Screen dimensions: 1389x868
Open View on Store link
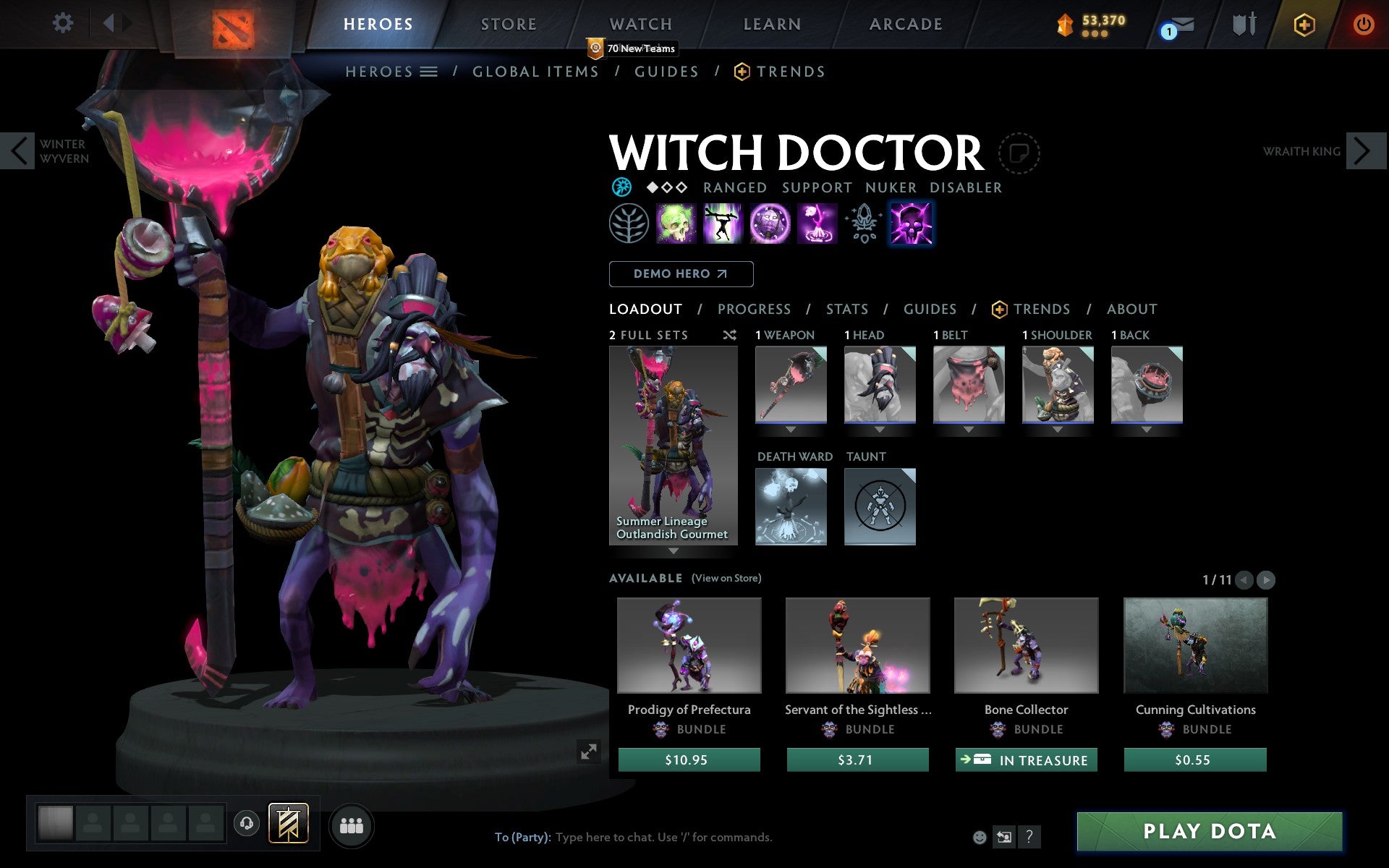[726, 578]
